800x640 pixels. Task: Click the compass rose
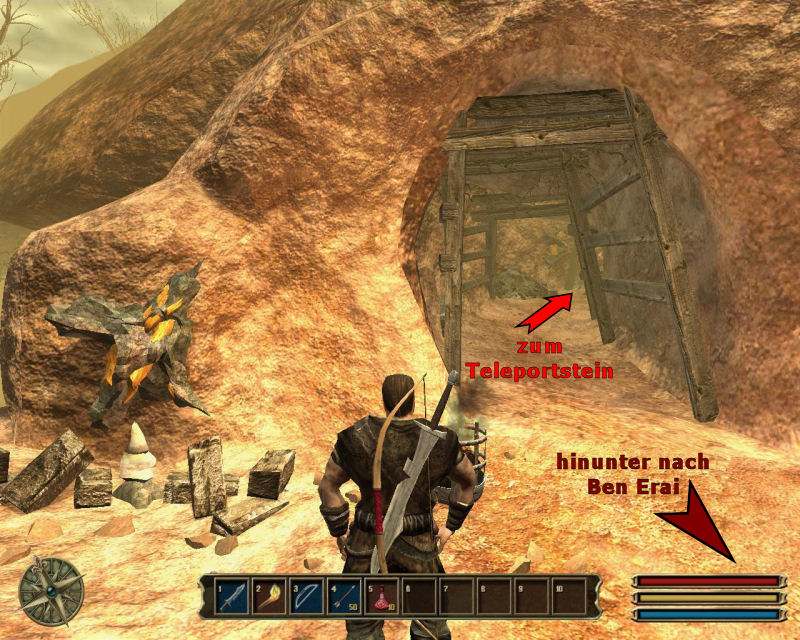tap(49, 590)
